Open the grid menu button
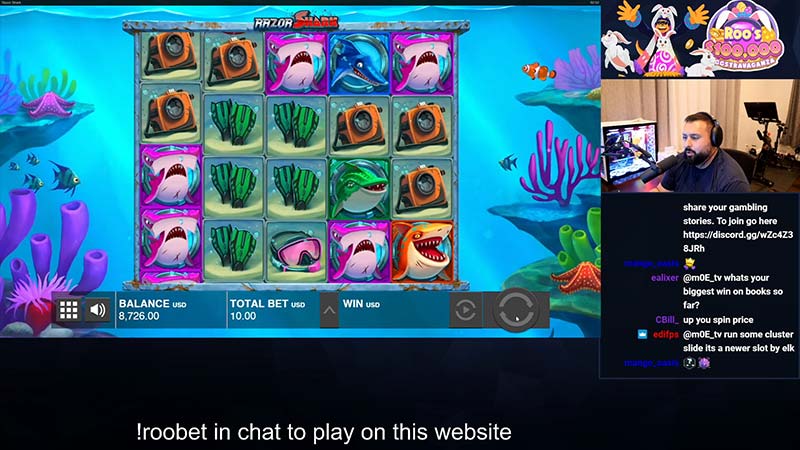This screenshot has height=450, width=800. (68, 310)
